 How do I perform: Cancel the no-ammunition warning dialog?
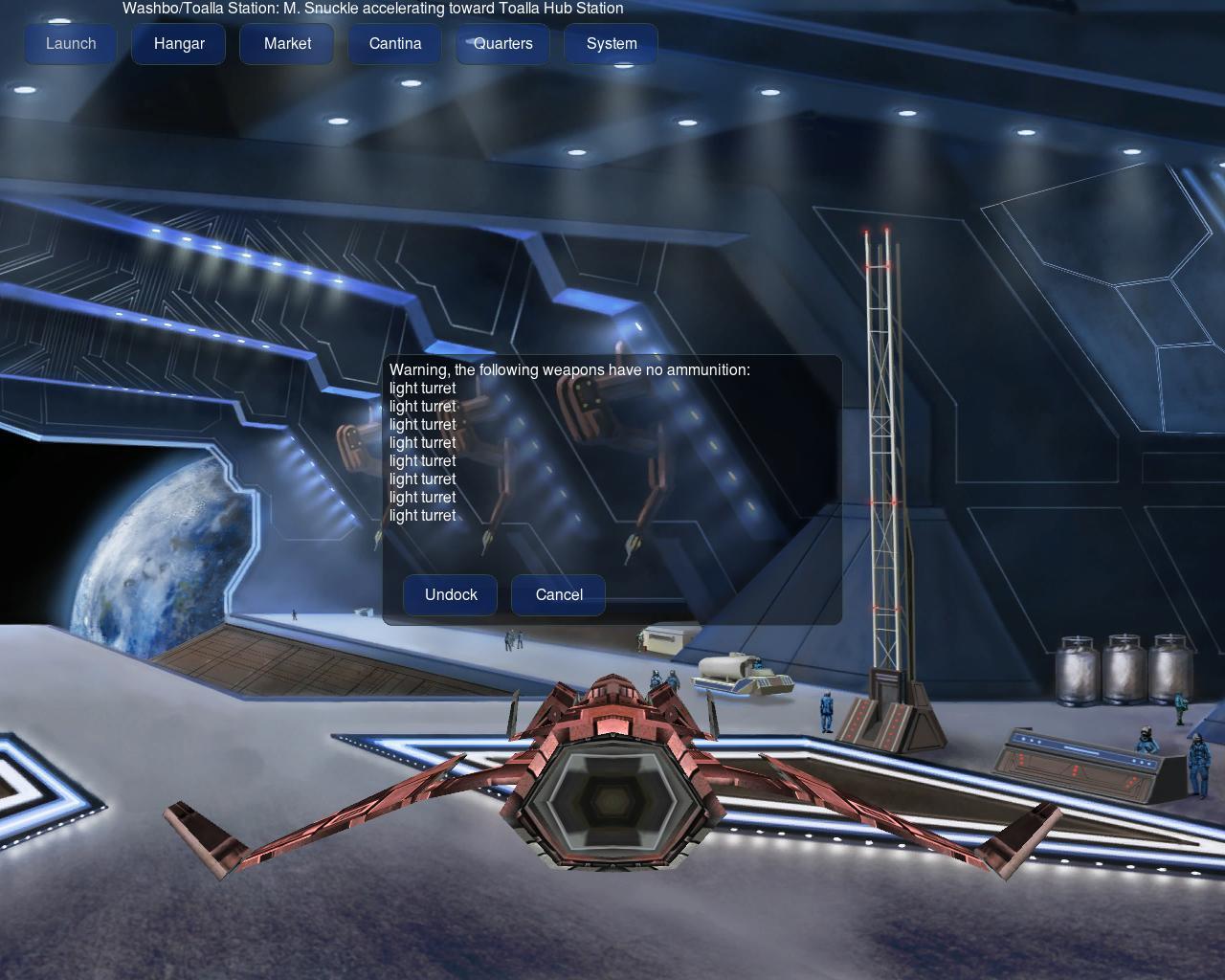[x=559, y=595]
